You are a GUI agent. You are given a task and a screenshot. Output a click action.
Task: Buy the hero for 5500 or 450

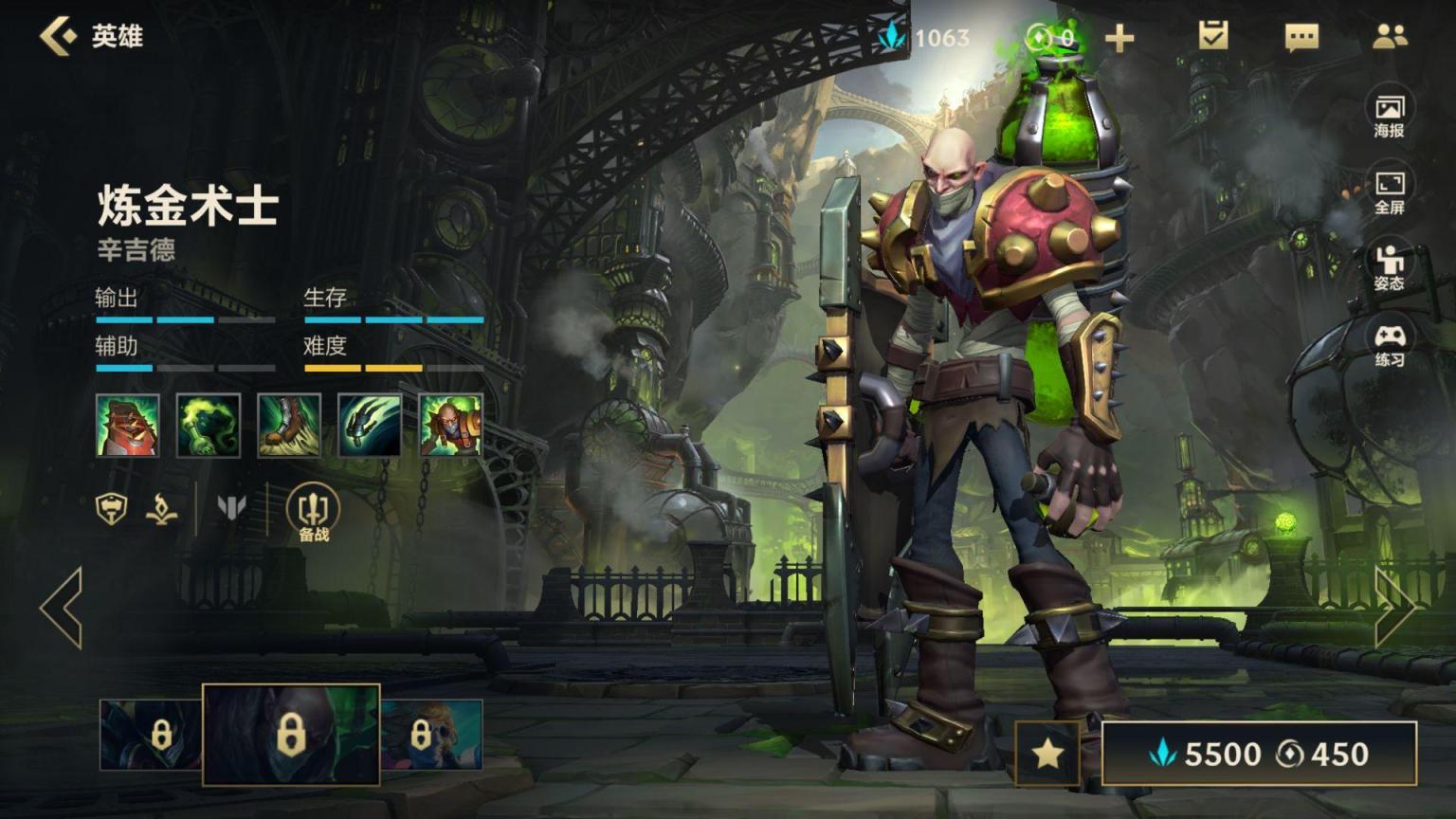pyautogui.click(x=1259, y=754)
